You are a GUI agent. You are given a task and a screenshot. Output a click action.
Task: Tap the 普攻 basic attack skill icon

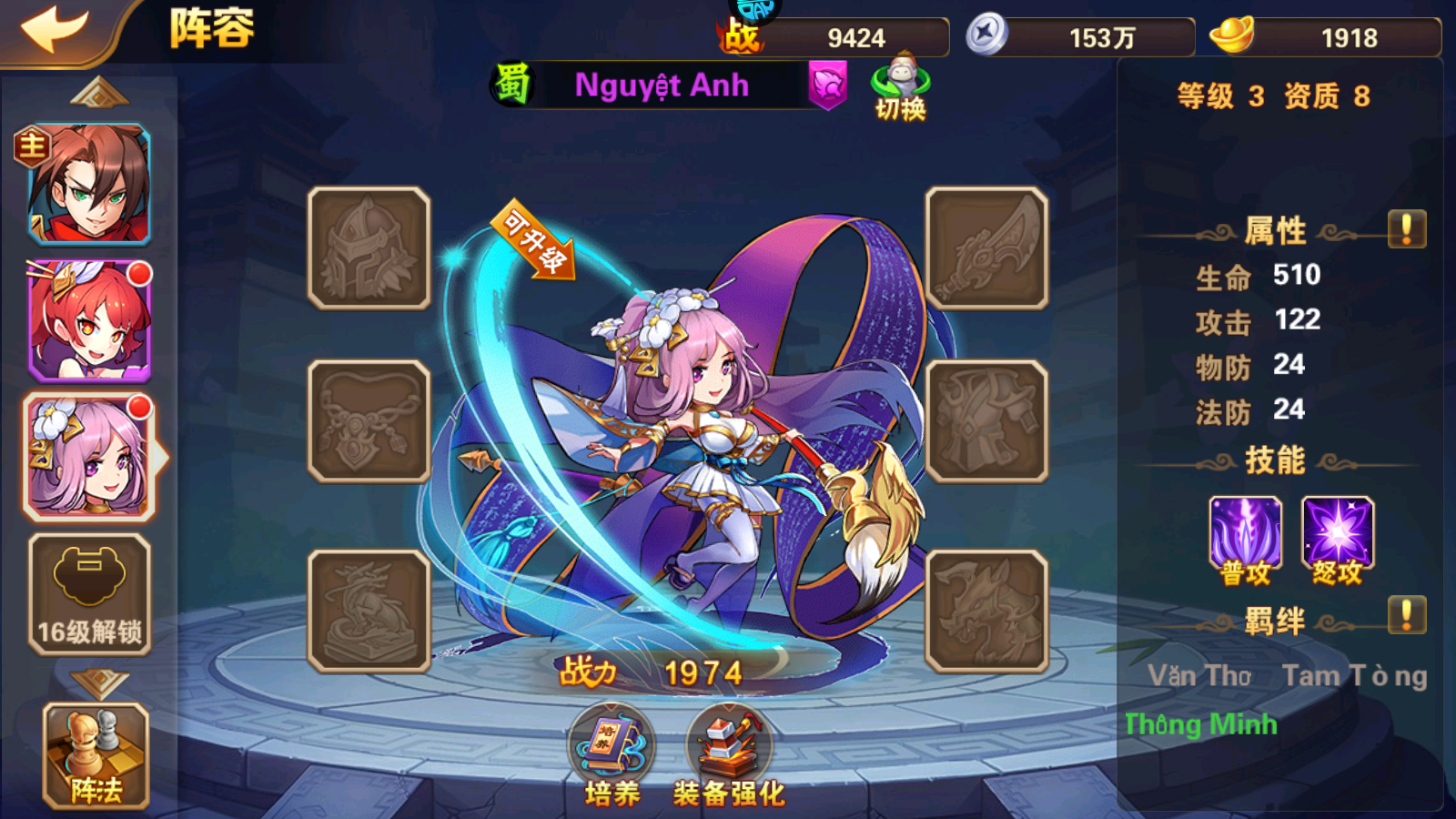click(x=1244, y=532)
